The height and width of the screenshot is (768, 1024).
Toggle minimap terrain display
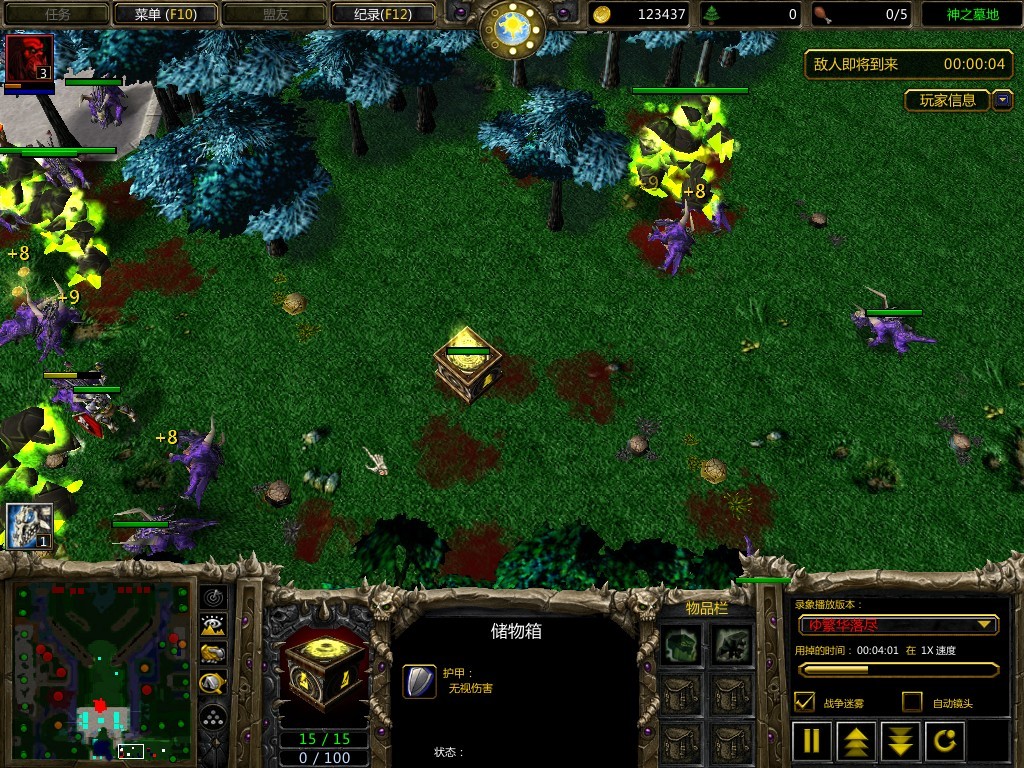[213, 625]
